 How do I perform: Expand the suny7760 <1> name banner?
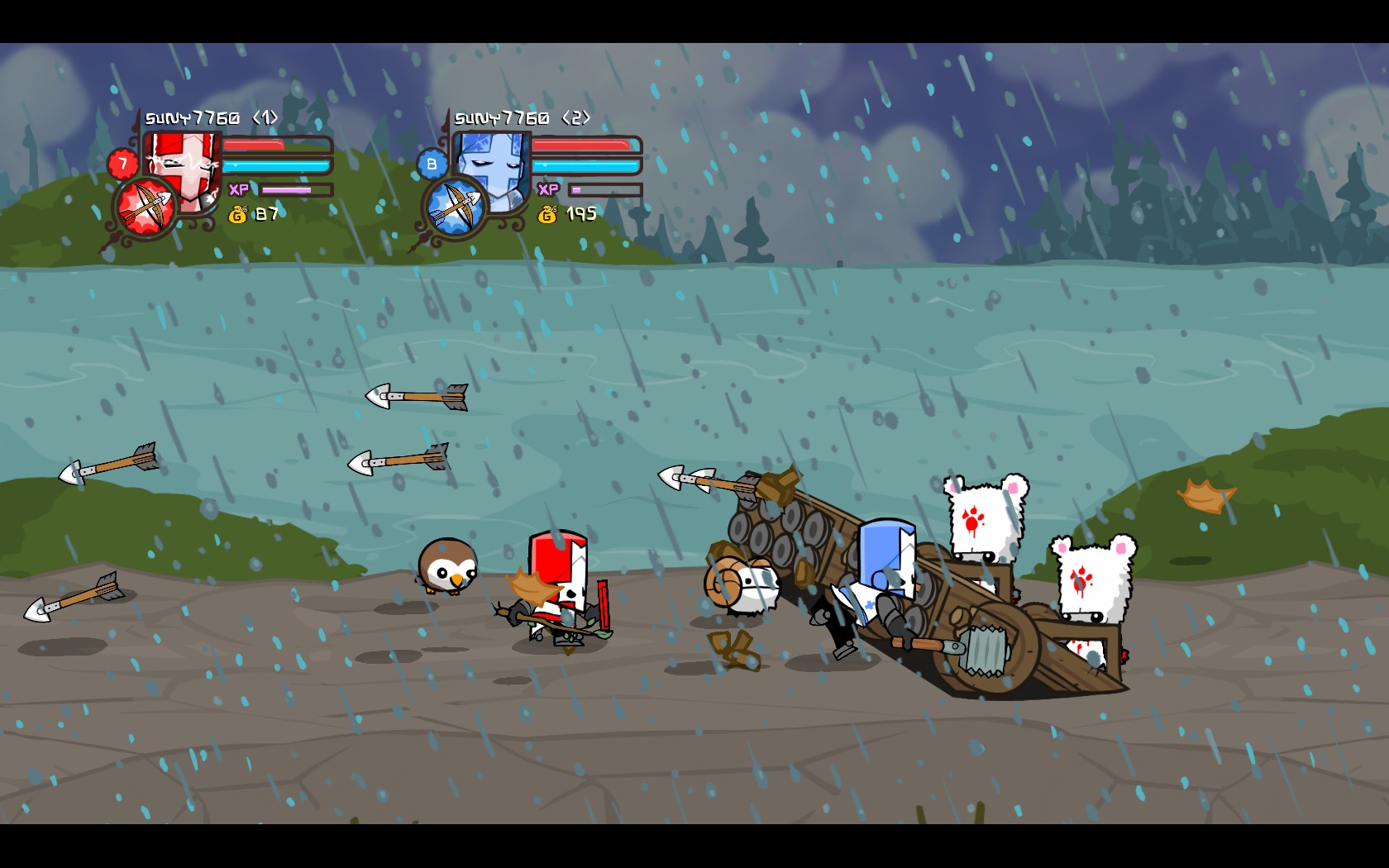point(211,117)
